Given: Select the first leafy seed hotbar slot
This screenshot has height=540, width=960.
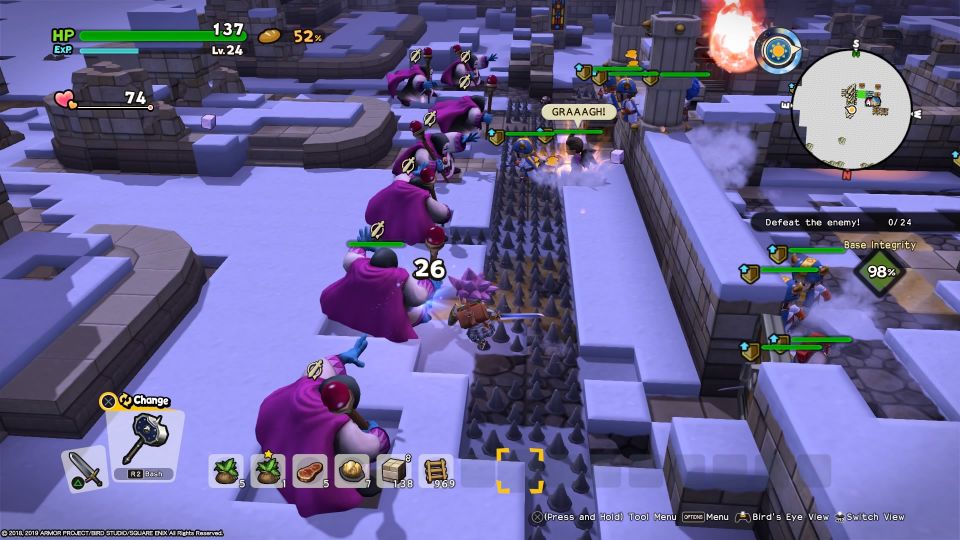Looking at the screenshot, I should click(226, 470).
